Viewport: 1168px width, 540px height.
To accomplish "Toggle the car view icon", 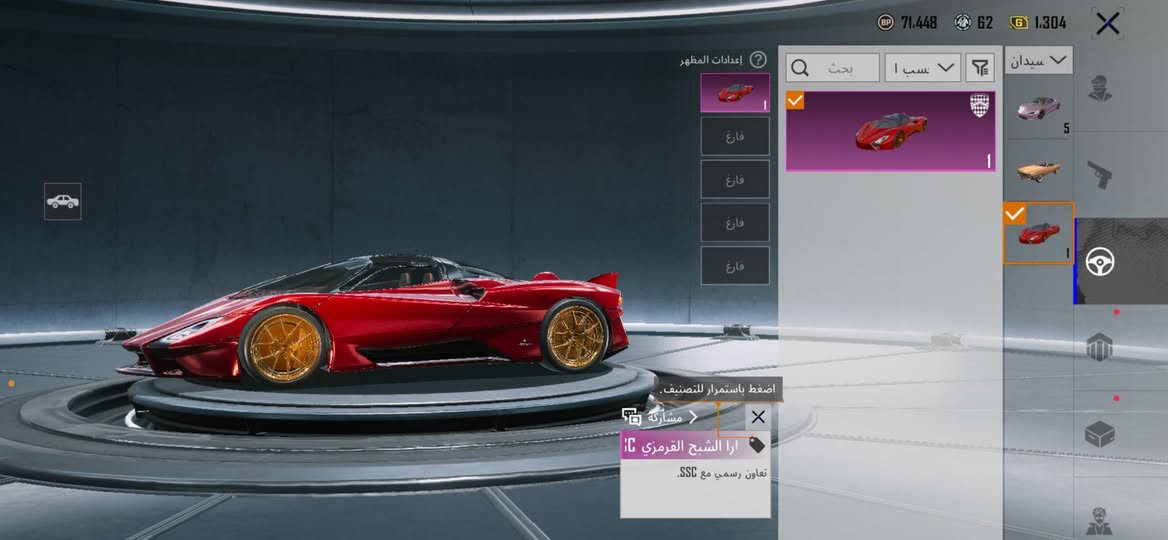I will click(x=63, y=201).
